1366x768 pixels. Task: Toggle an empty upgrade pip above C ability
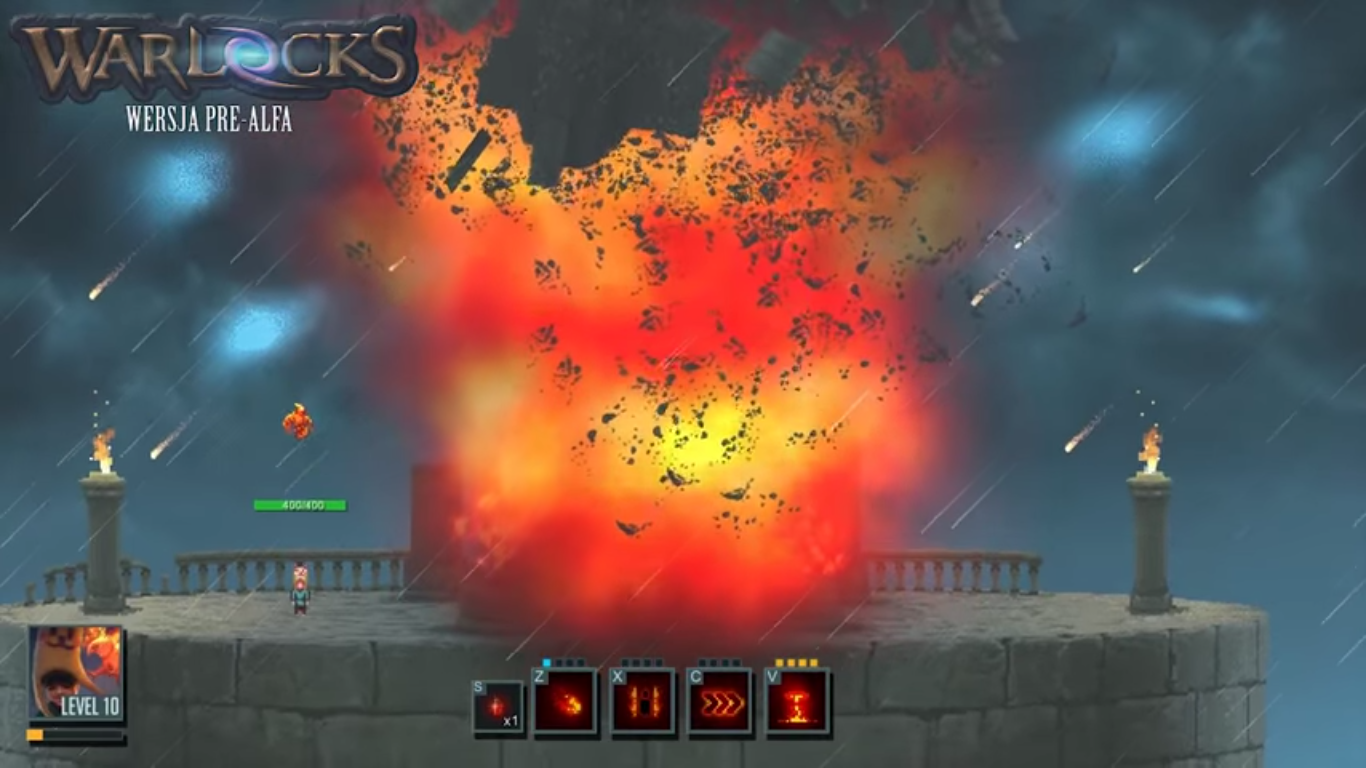703,663
